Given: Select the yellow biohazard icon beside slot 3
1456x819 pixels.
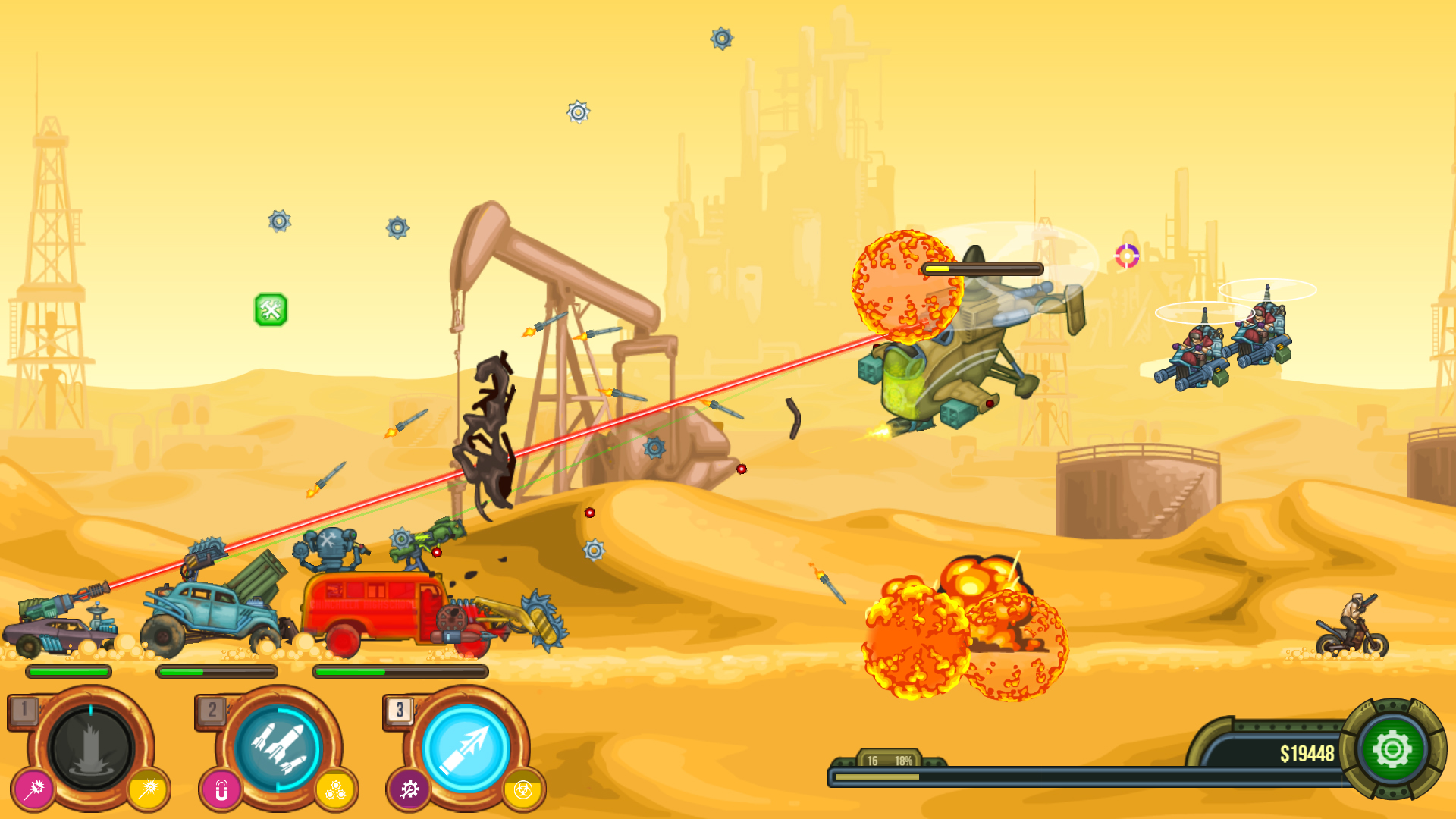Looking at the screenshot, I should tap(522, 789).
